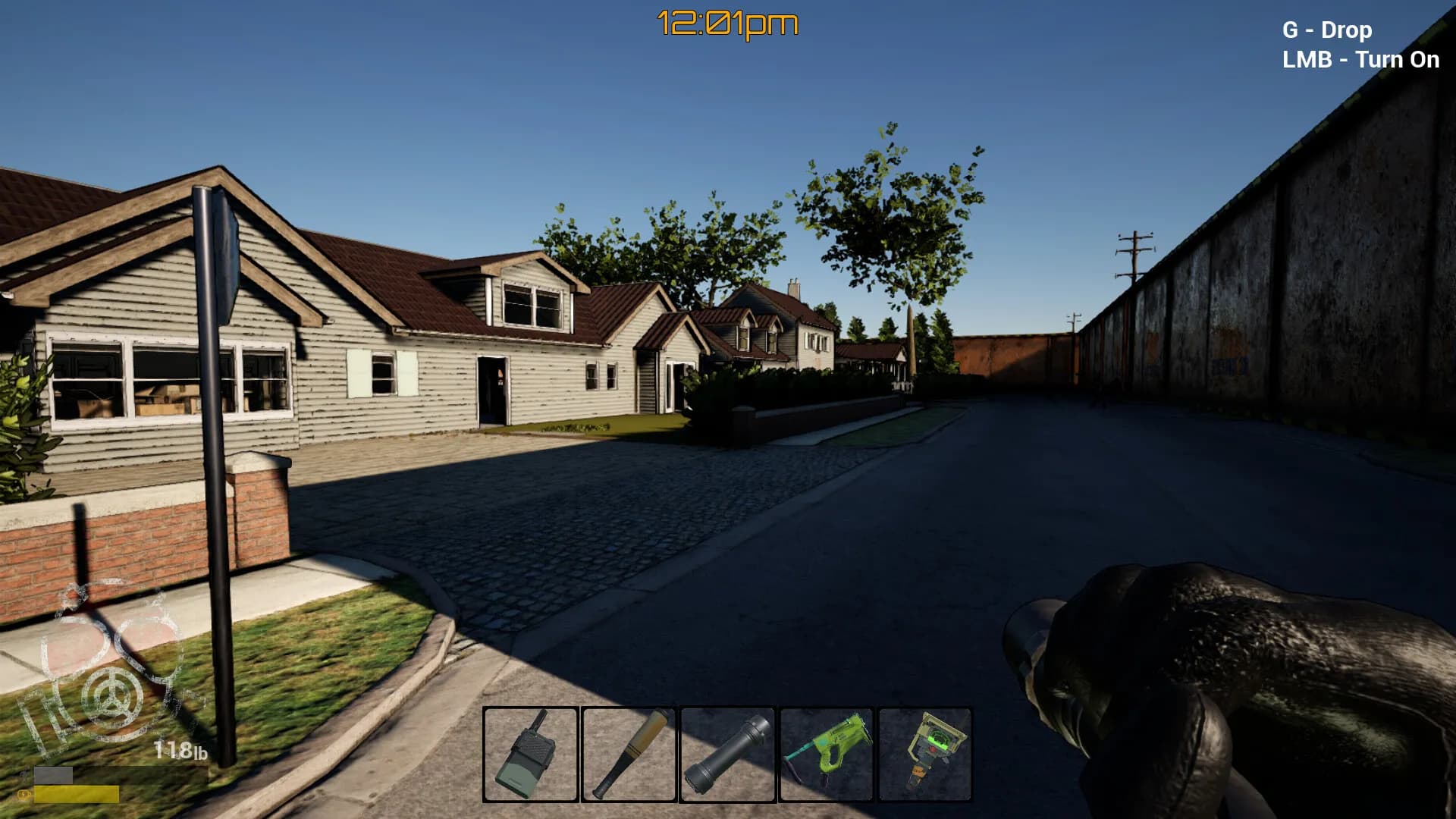Click the battery icon next to the yellow bar
The height and width of the screenshot is (819, 1456).
tap(23, 792)
